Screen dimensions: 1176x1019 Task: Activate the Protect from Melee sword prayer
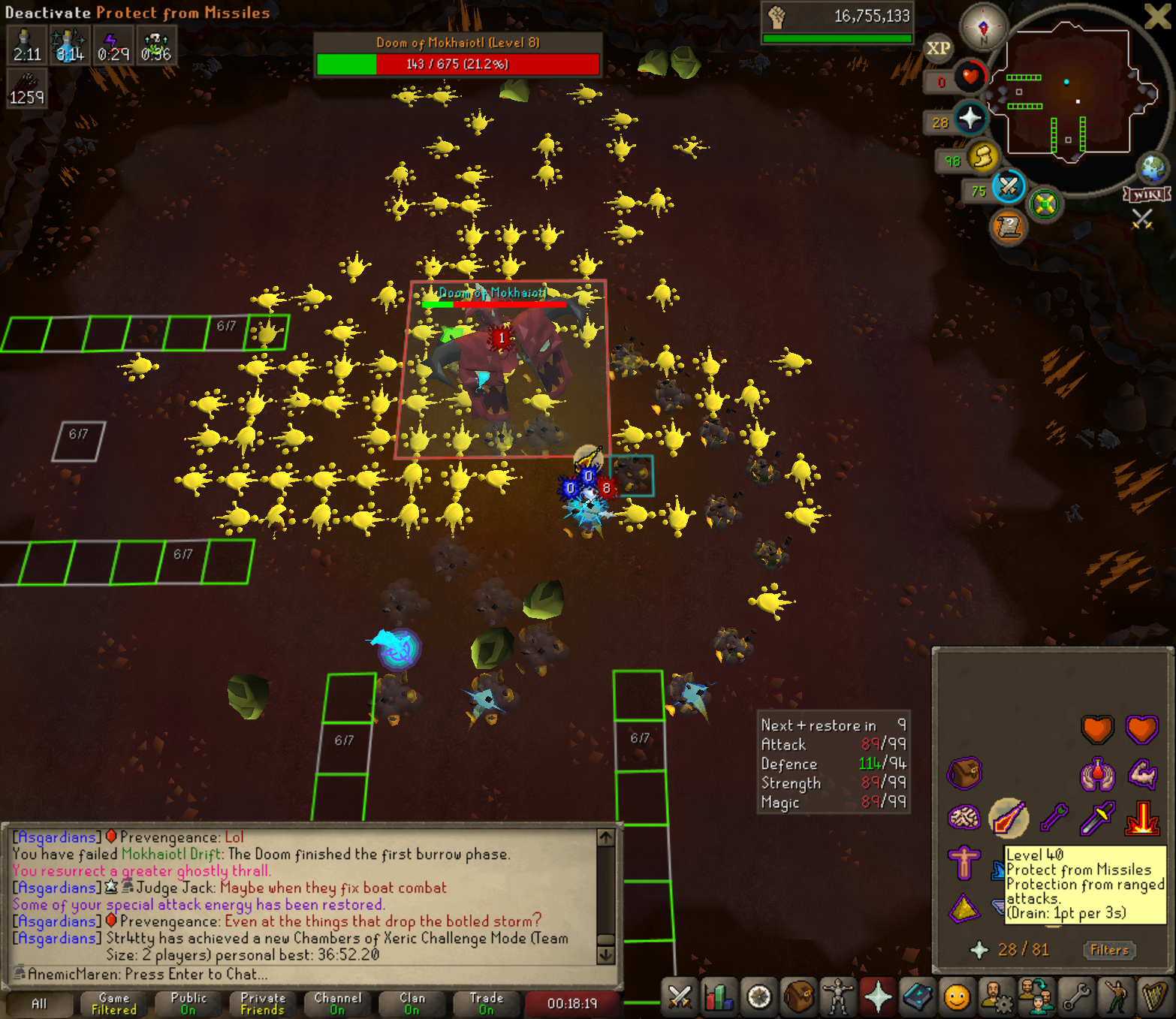[1096, 818]
